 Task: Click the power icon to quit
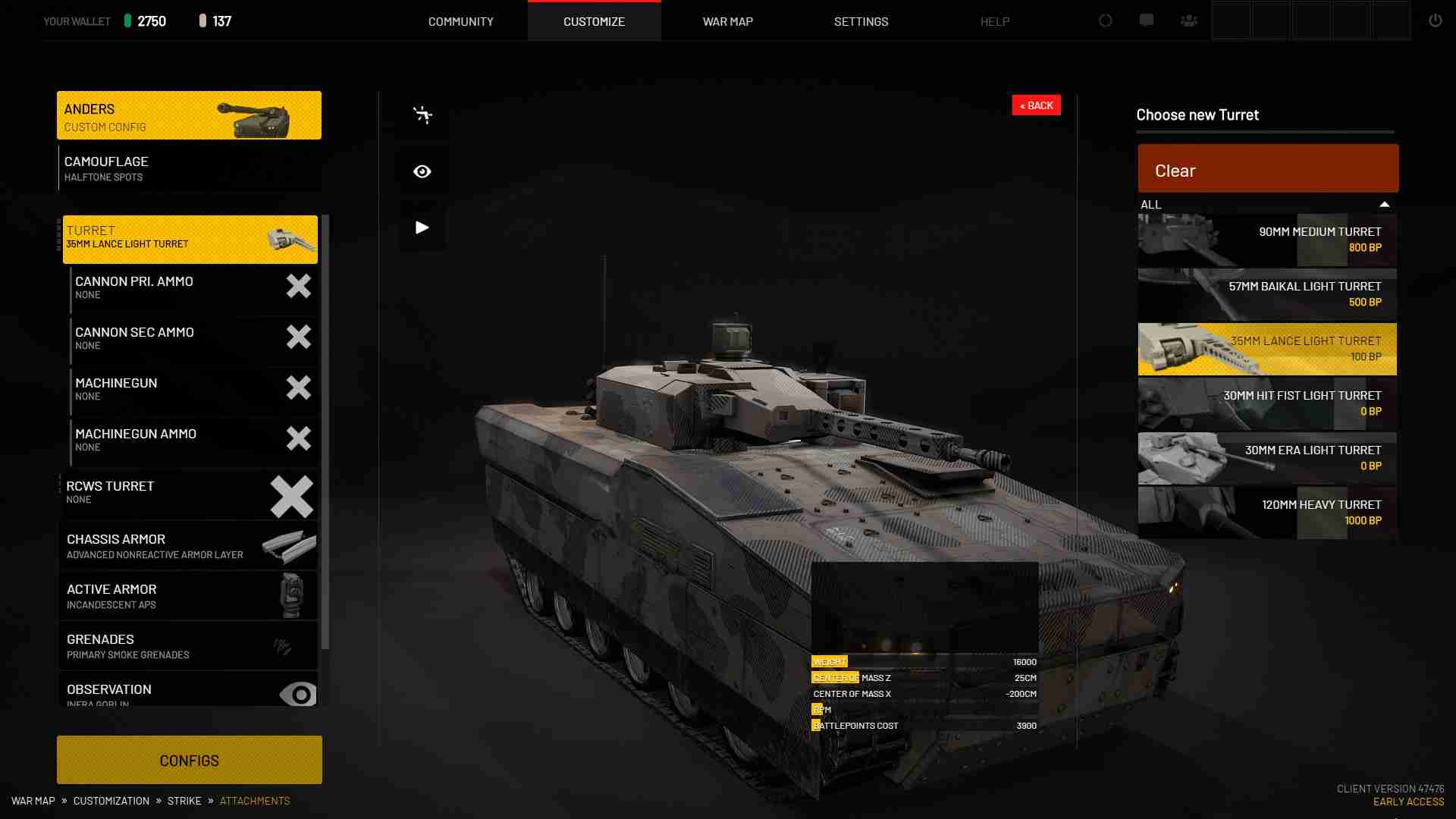click(1435, 21)
